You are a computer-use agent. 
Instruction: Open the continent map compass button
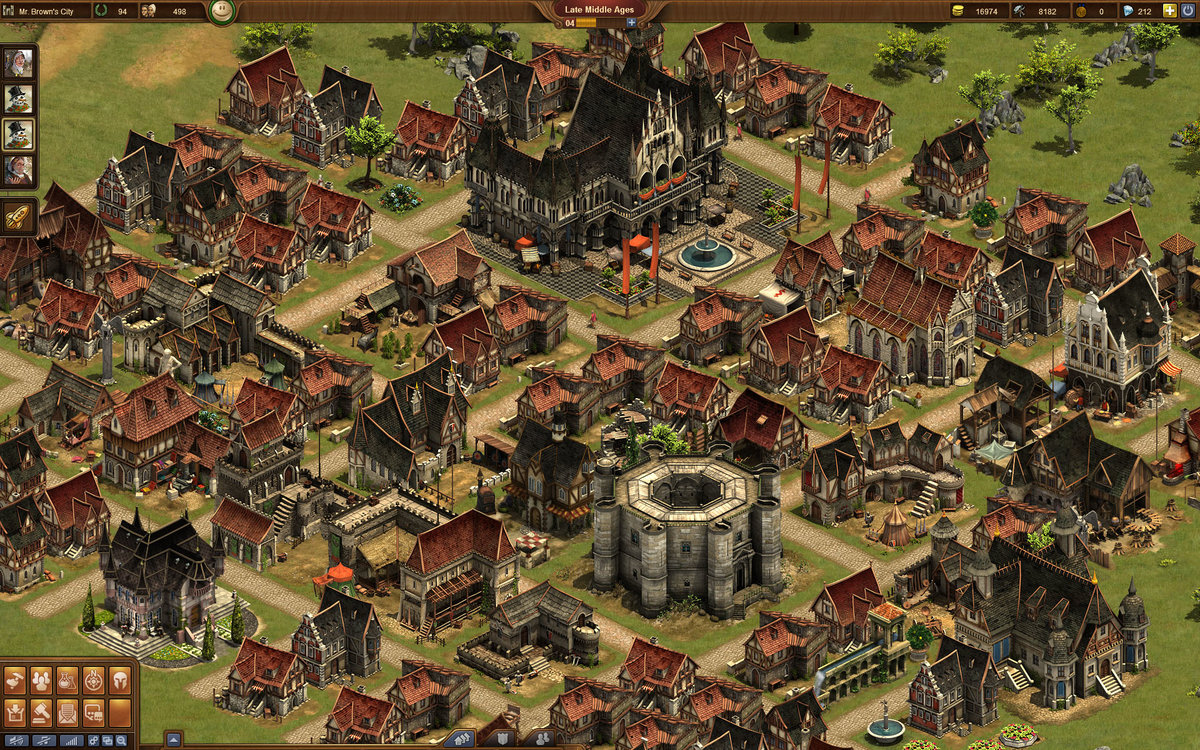coord(93,680)
